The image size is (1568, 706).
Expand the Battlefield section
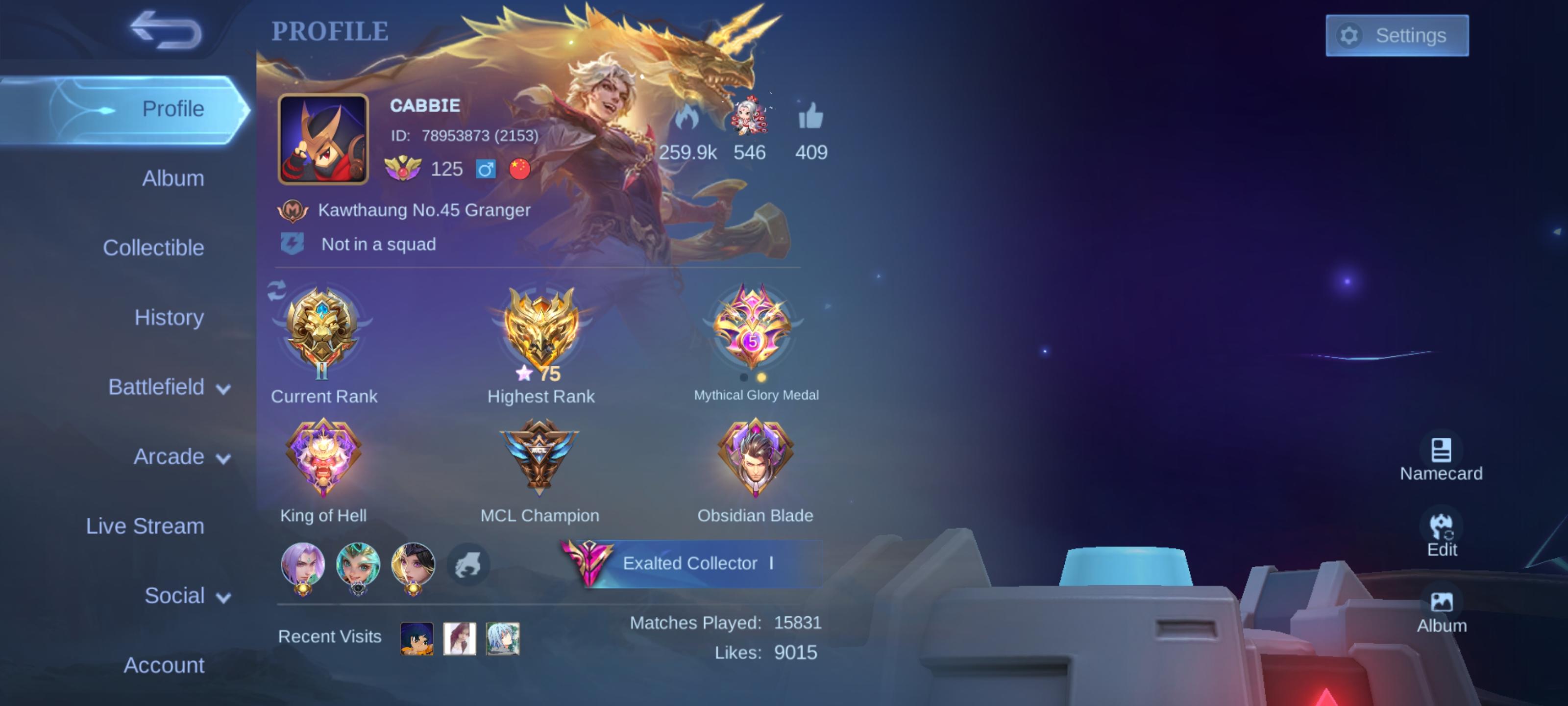point(159,386)
